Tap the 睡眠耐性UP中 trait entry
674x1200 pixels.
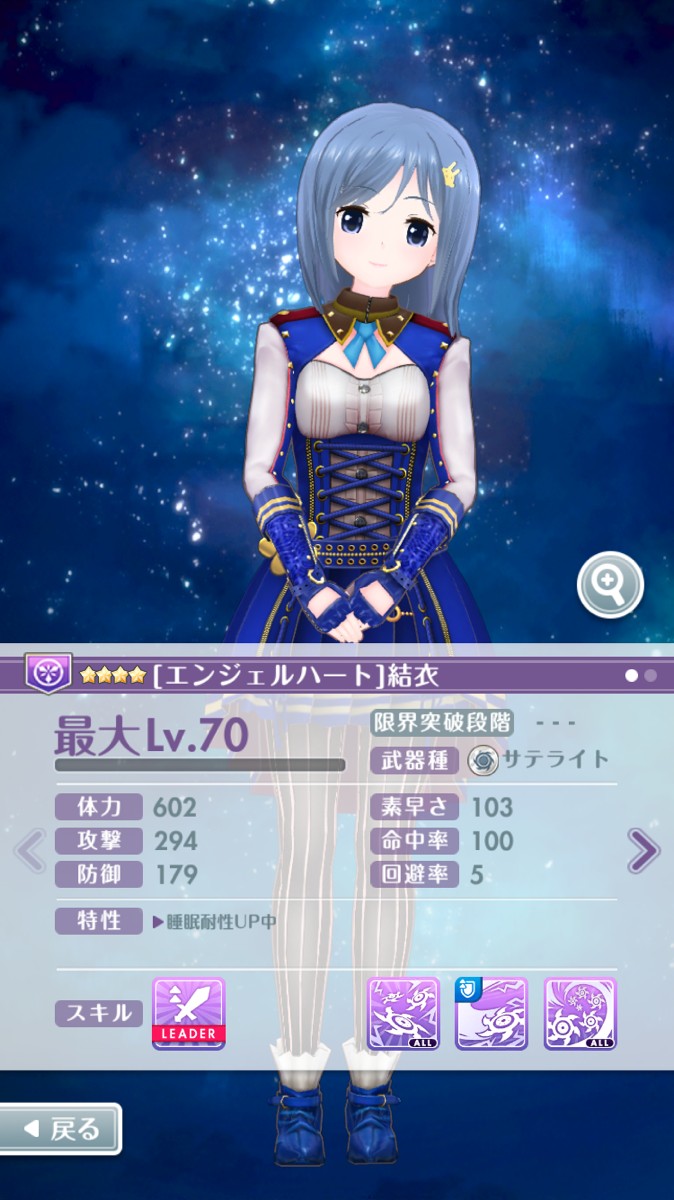tap(214, 922)
